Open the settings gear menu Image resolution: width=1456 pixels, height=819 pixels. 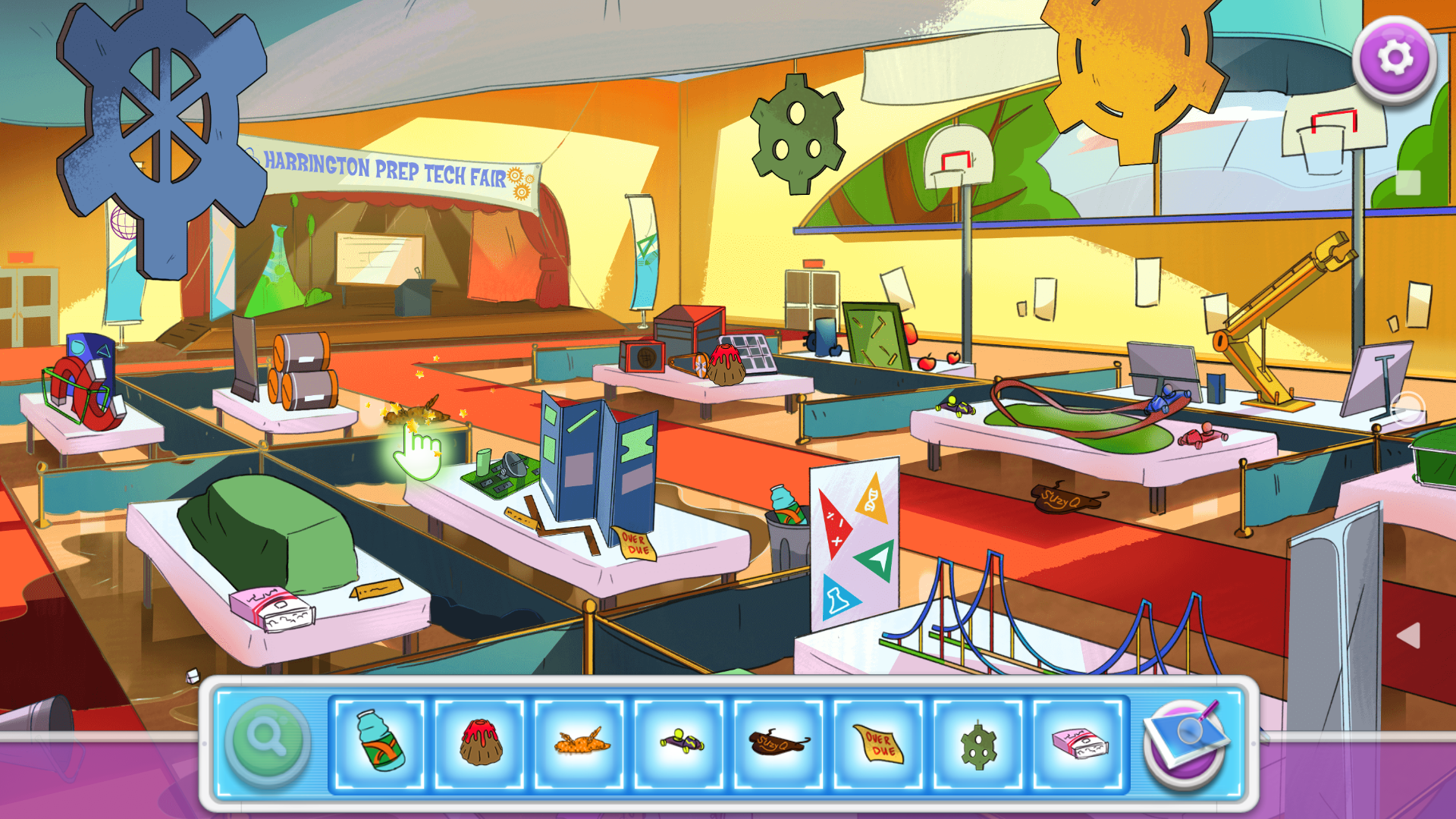tap(1394, 59)
